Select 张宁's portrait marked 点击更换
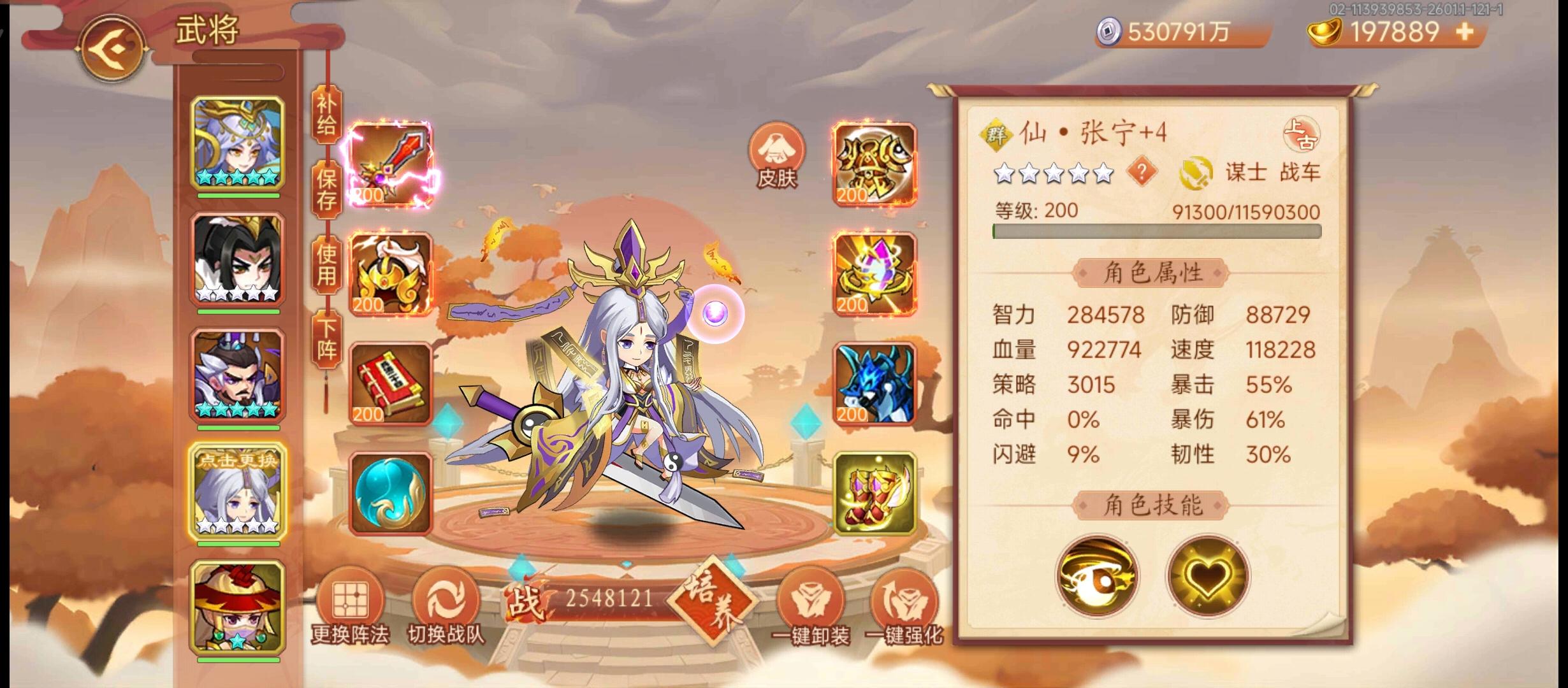1568x688 pixels. 236,491
